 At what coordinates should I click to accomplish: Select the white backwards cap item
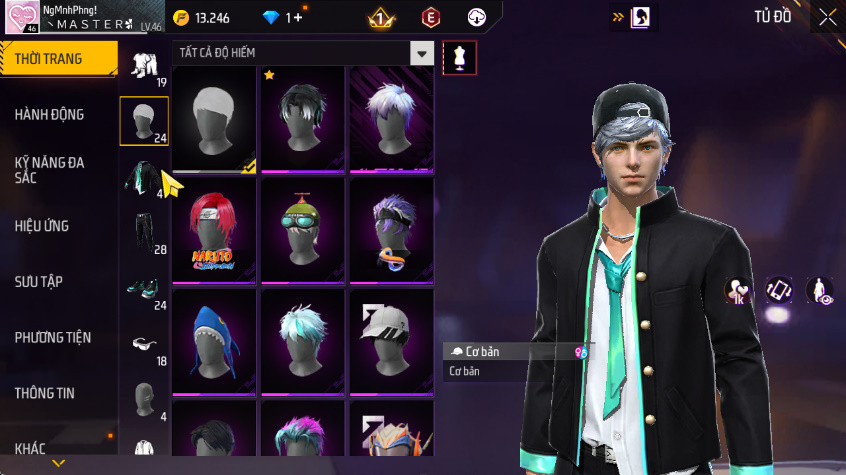(x=391, y=343)
